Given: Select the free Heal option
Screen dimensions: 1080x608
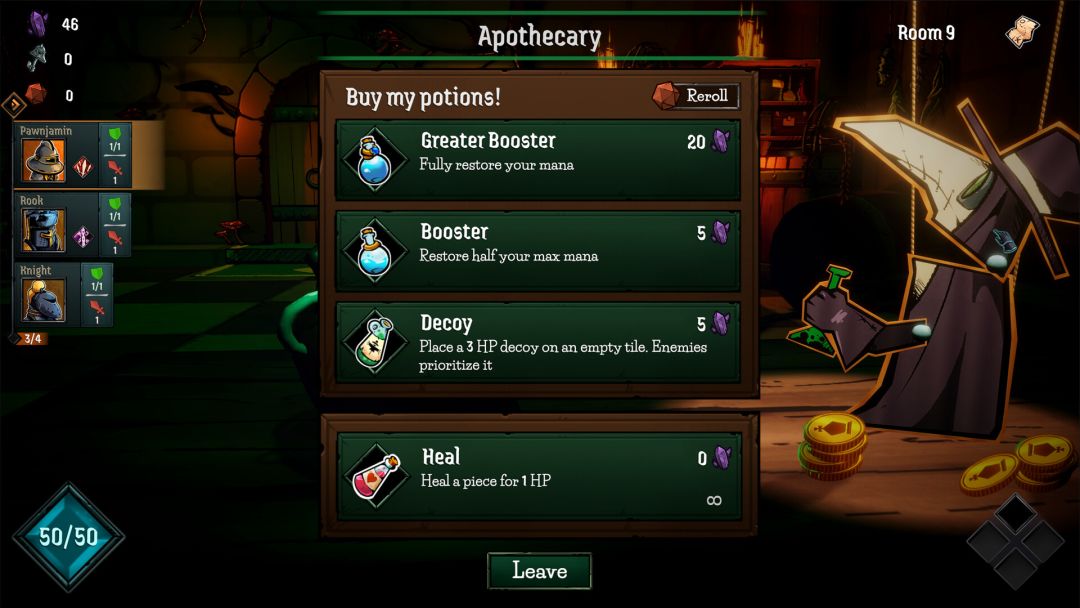Looking at the screenshot, I should pyautogui.click(x=538, y=476).
